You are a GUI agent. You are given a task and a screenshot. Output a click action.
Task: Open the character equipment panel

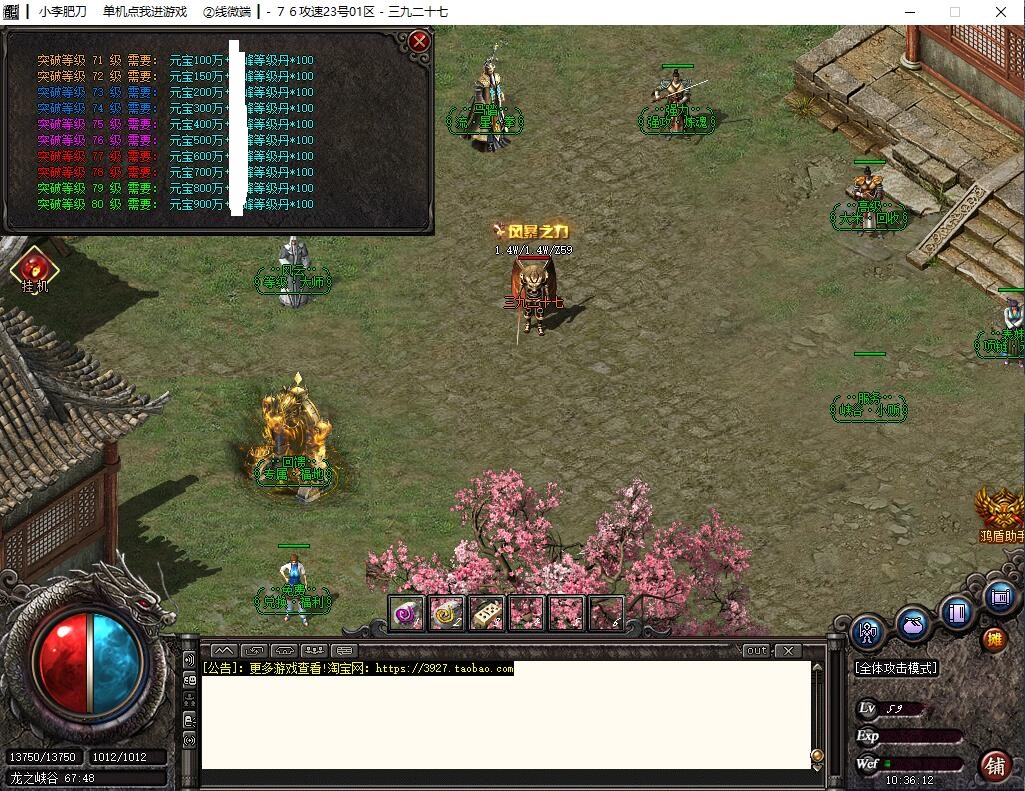click(x=868, y=632)
